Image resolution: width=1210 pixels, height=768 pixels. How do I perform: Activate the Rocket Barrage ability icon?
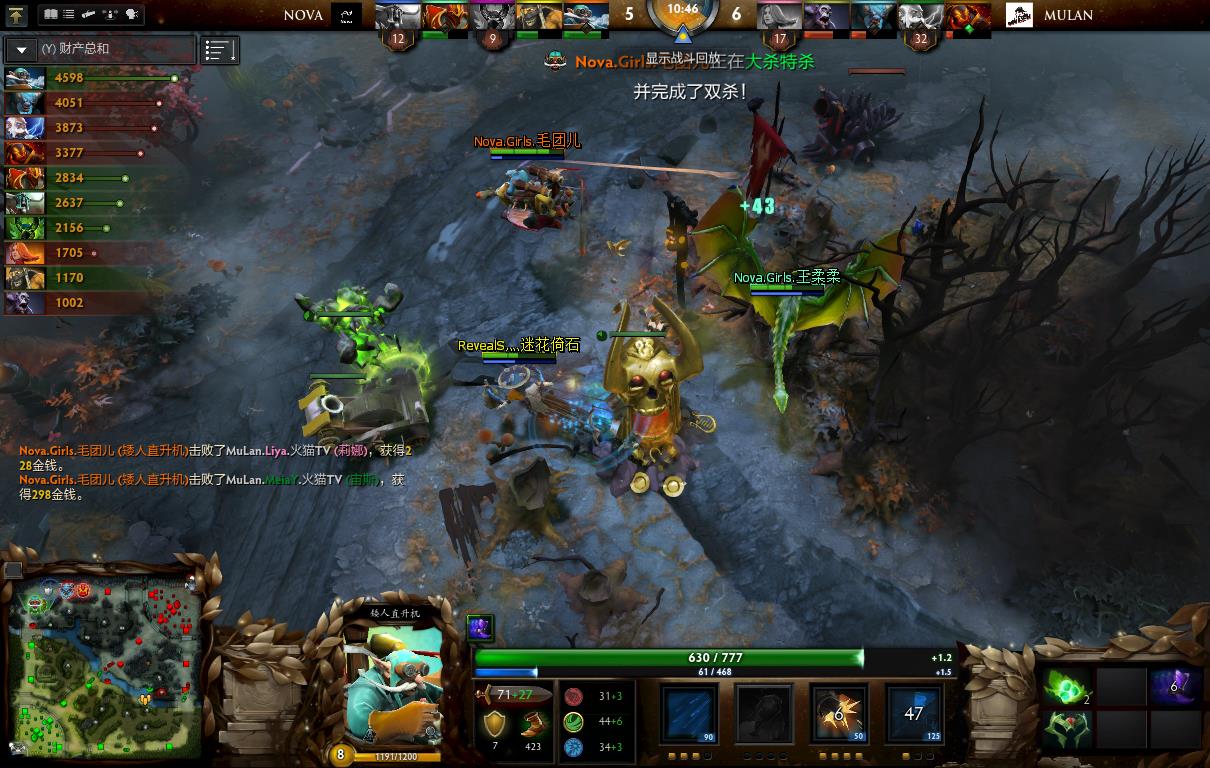click(690, 714)
